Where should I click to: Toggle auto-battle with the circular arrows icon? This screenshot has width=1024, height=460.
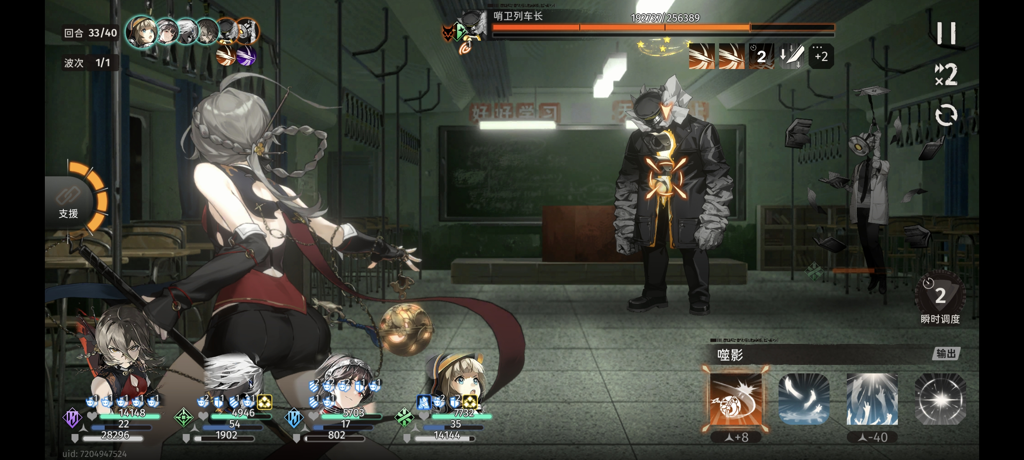[x=945, y=115]
